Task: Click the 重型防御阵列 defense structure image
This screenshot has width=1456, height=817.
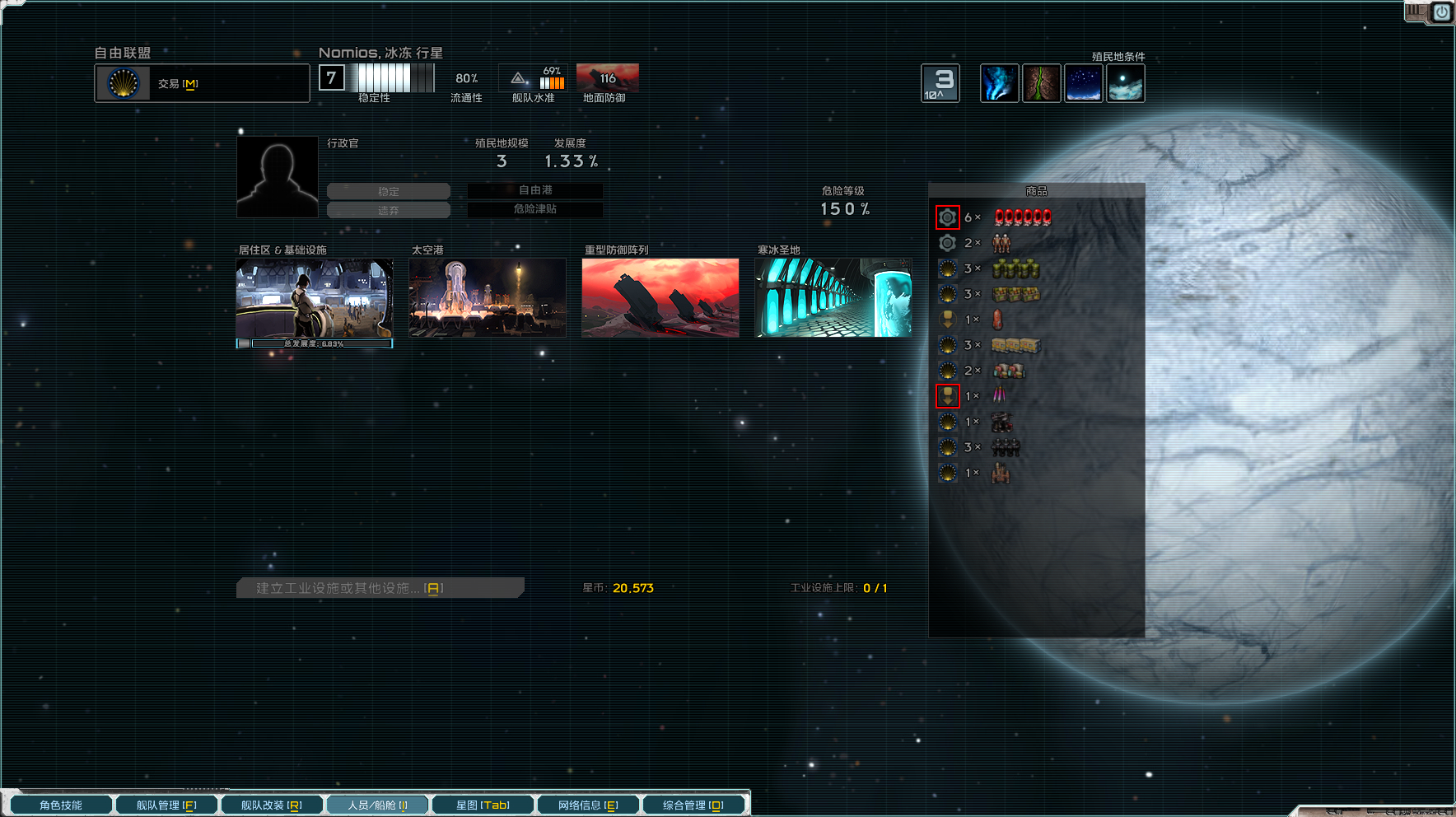Action: [660, 297]
